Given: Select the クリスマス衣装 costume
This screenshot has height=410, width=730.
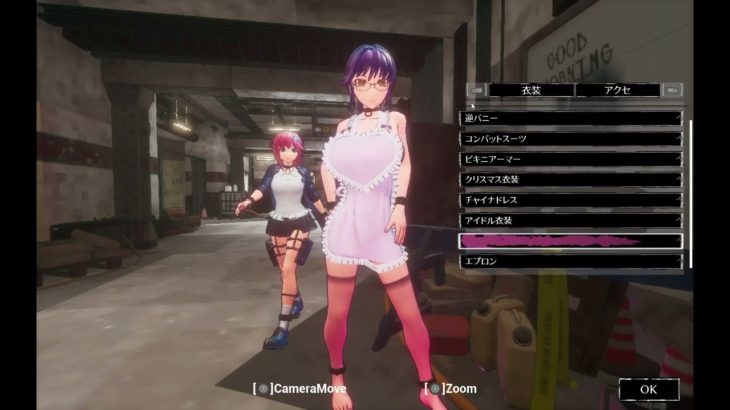Looking at the screenshot, I should 570,179.
